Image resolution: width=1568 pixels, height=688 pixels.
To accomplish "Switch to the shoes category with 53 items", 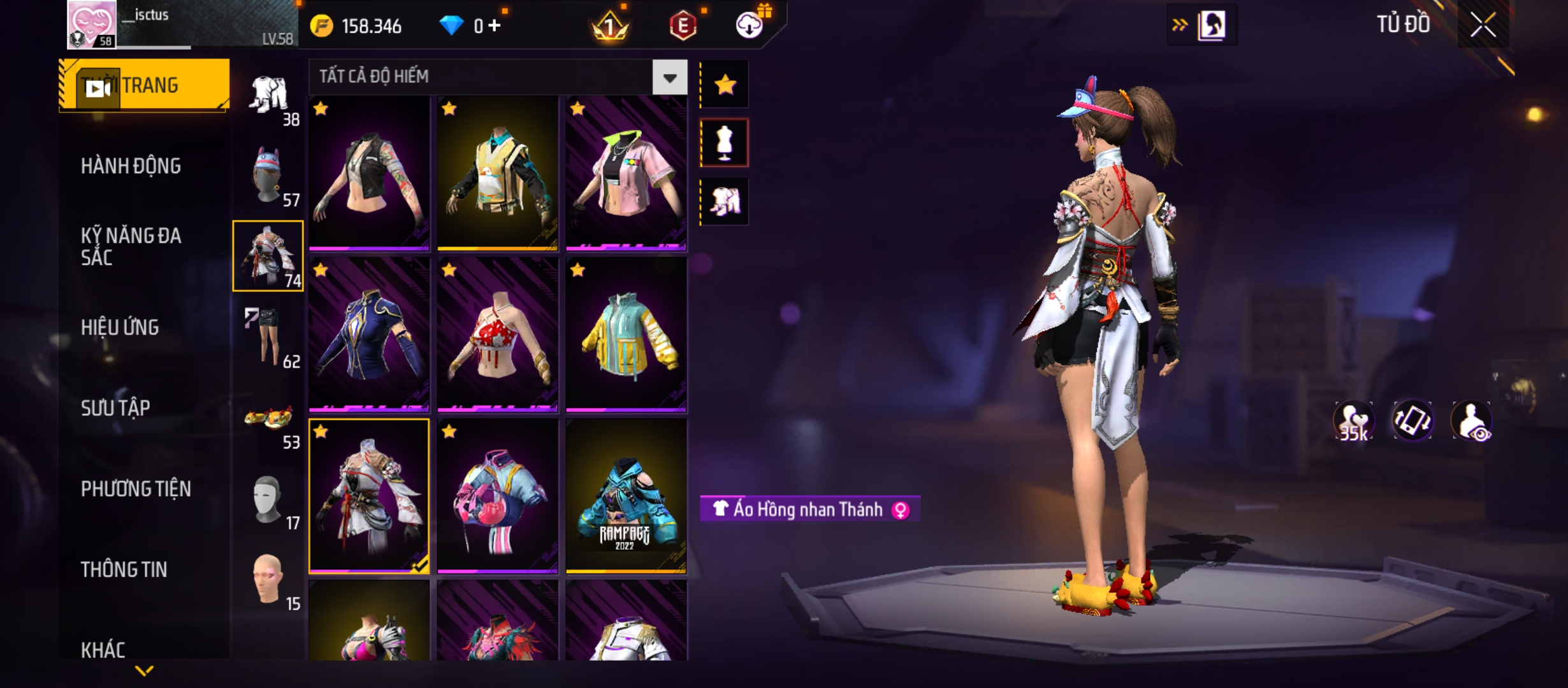I will pos(268,420).
